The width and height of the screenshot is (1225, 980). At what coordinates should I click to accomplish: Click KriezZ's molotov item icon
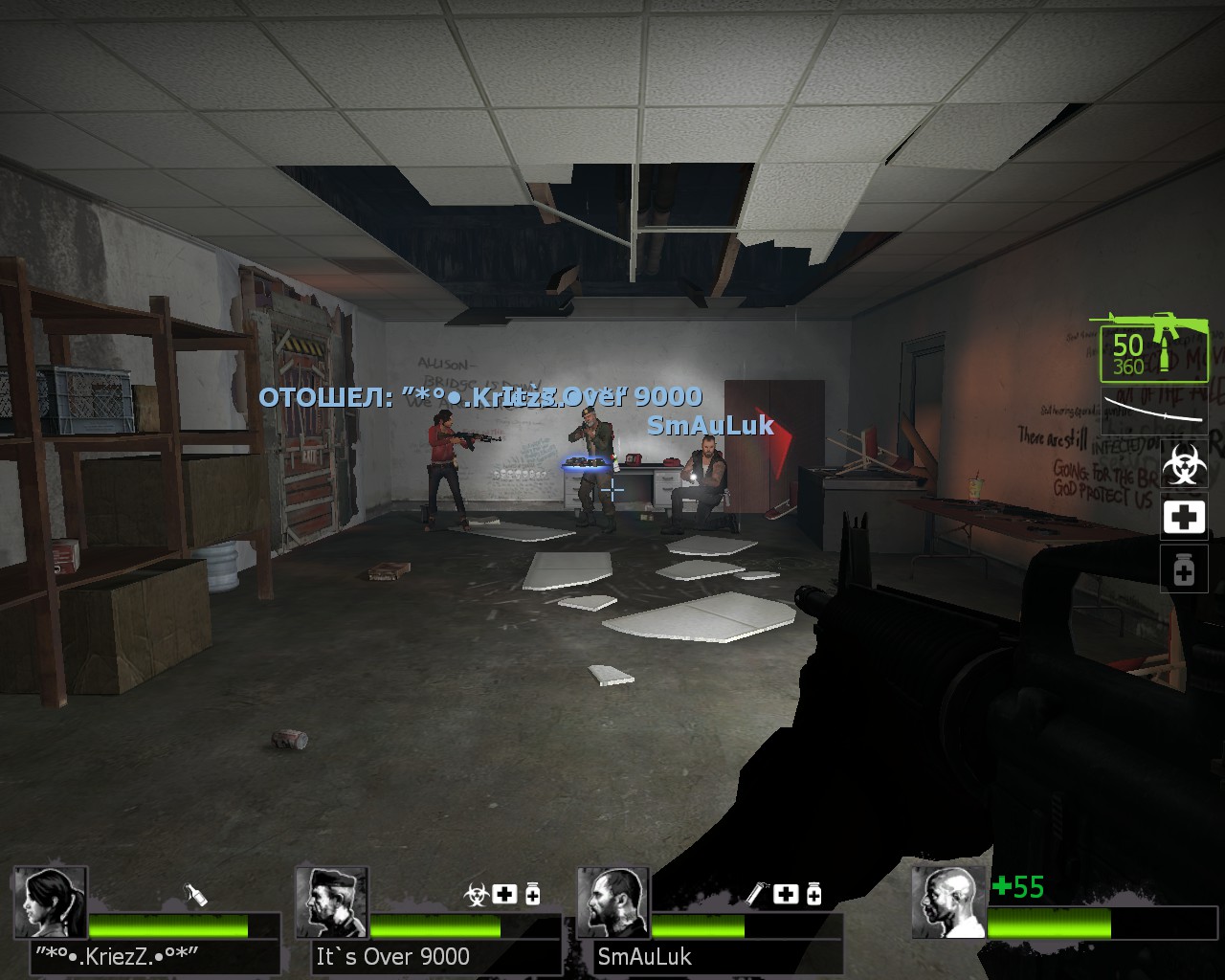tap(195, 894)
